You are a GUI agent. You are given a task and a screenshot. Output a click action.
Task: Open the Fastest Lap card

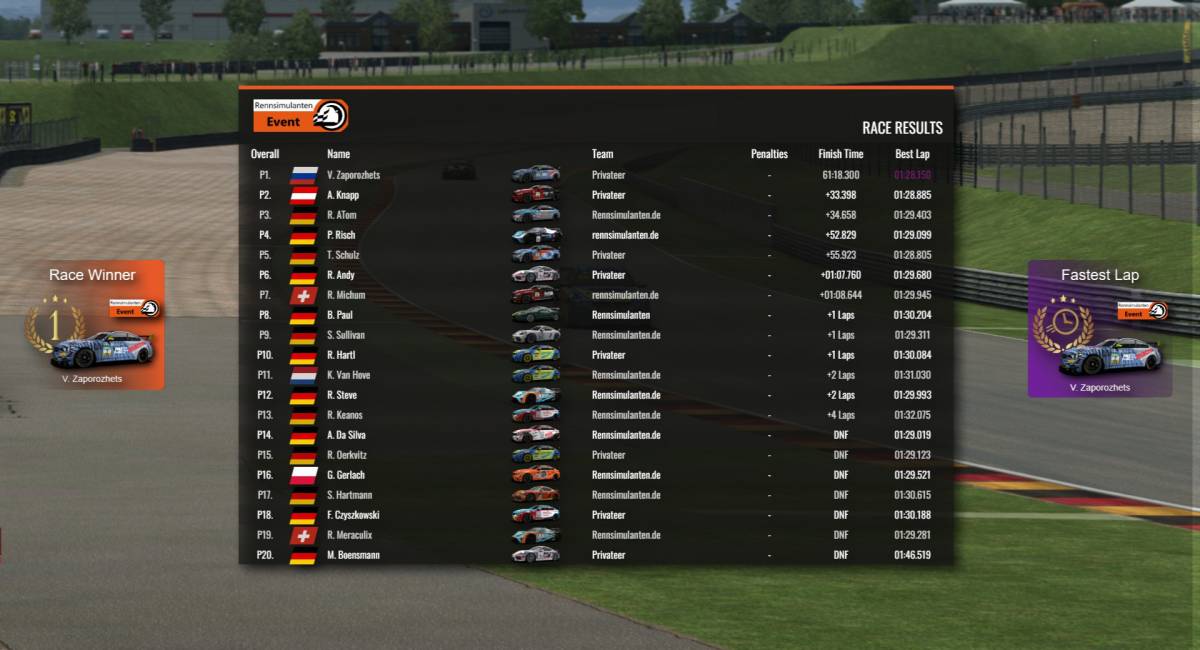click(1099, 330)
